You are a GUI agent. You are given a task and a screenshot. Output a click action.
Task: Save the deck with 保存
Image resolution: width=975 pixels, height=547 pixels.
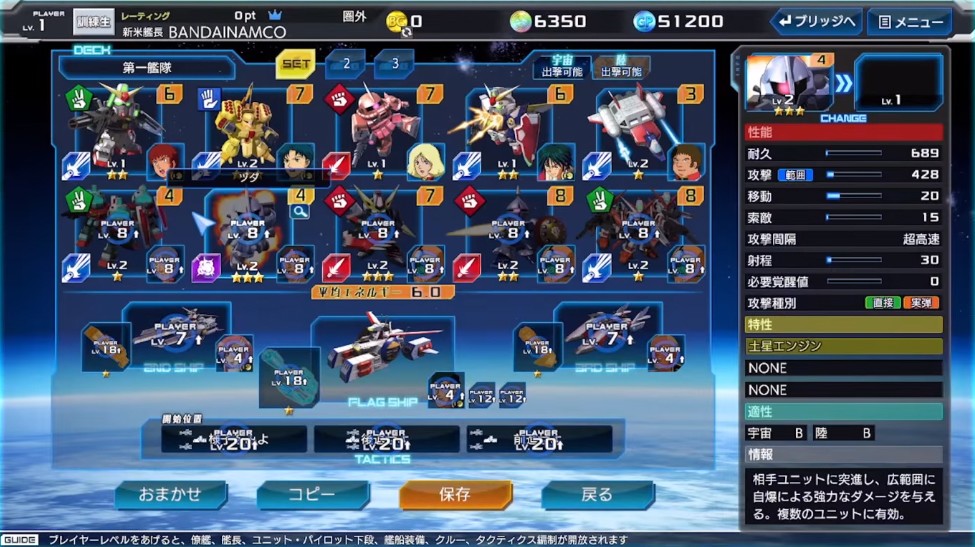tap(455, 494)
